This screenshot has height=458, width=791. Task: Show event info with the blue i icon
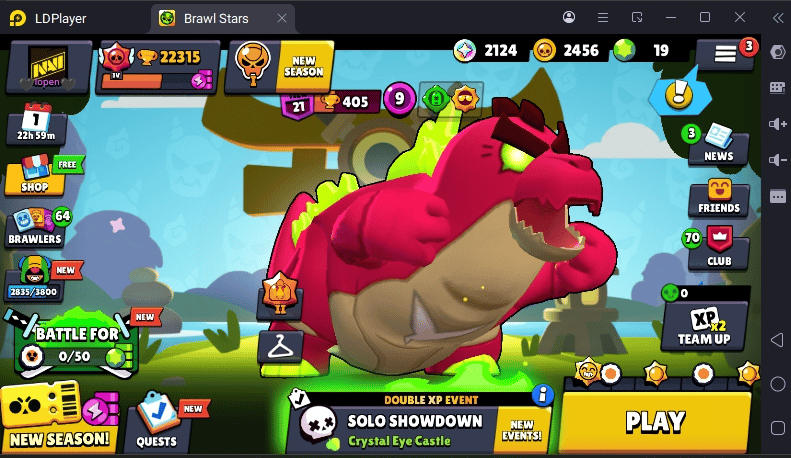(x=543, y=395)
